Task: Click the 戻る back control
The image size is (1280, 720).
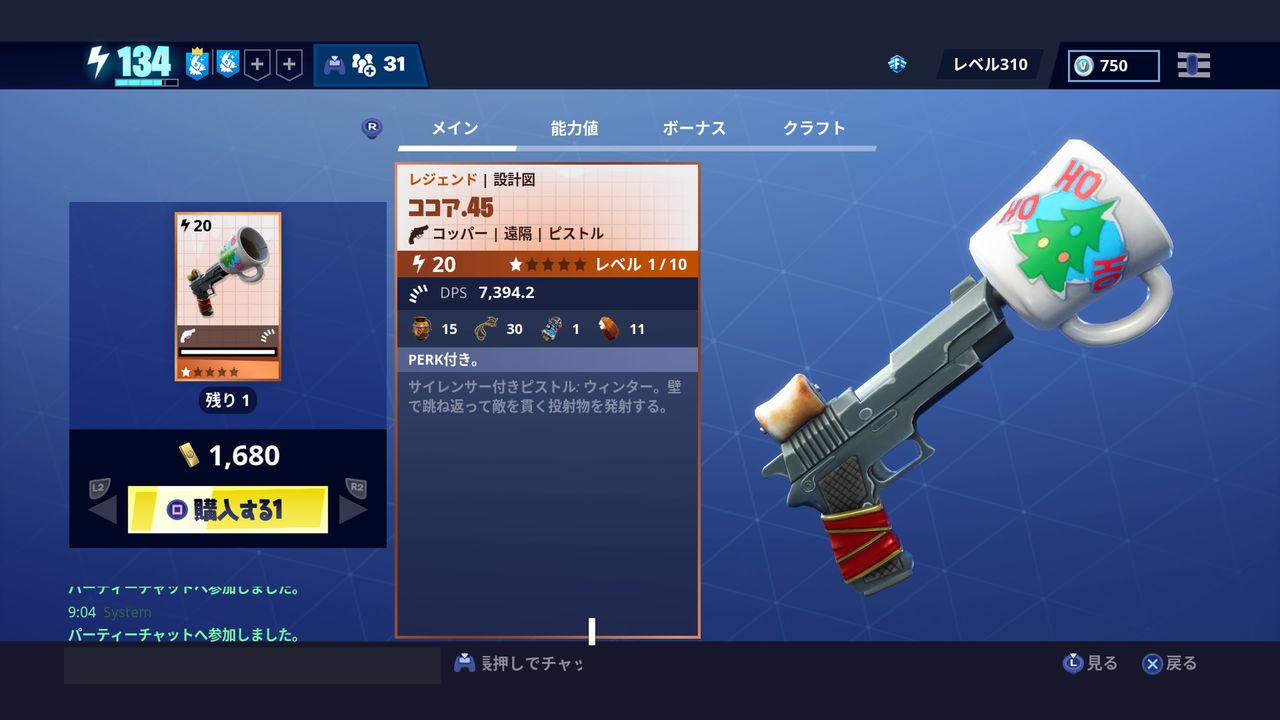Action: tap(1168, 663)
